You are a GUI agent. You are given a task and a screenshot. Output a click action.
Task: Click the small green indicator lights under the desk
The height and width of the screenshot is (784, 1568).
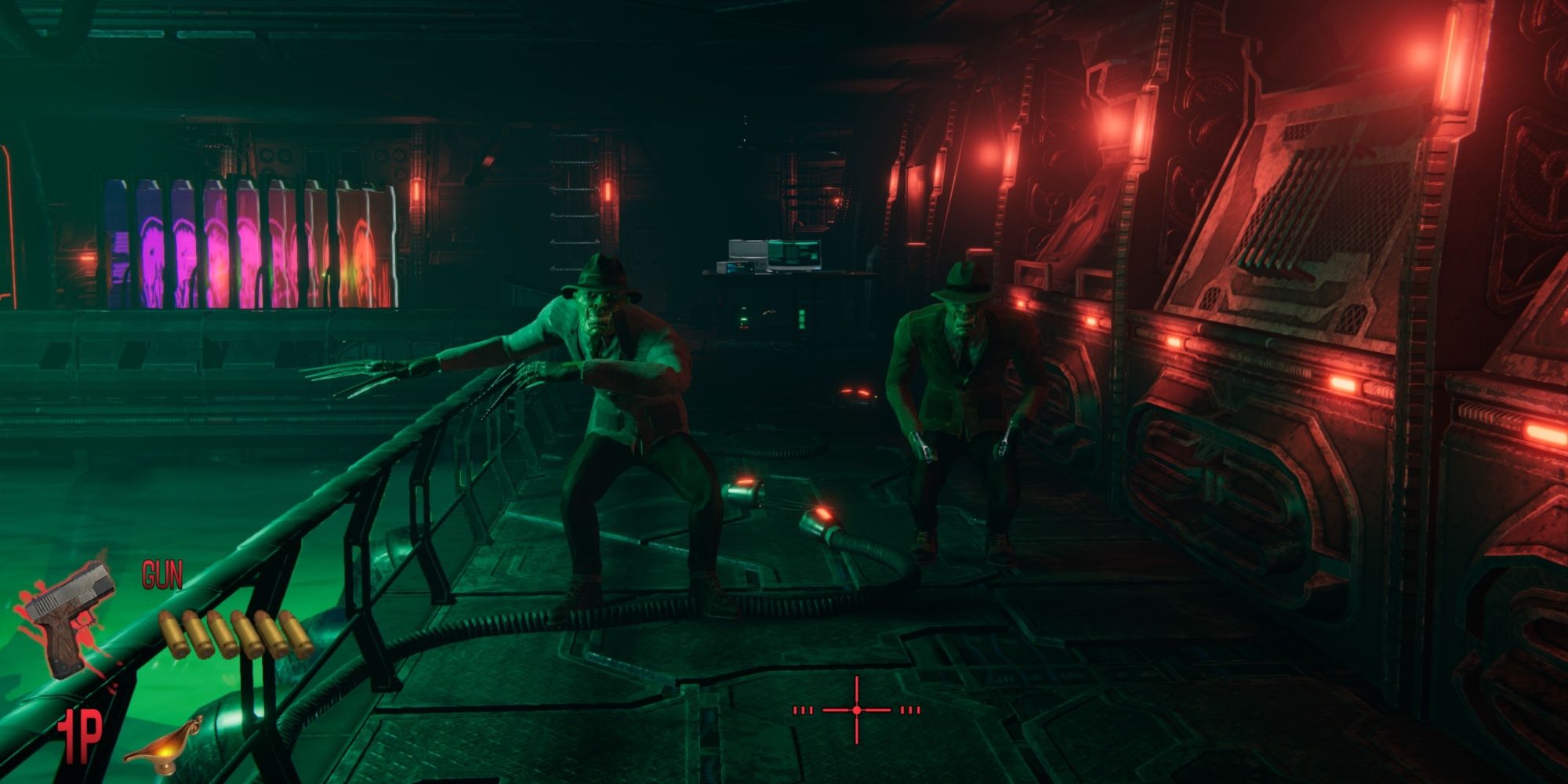(801, 319)
